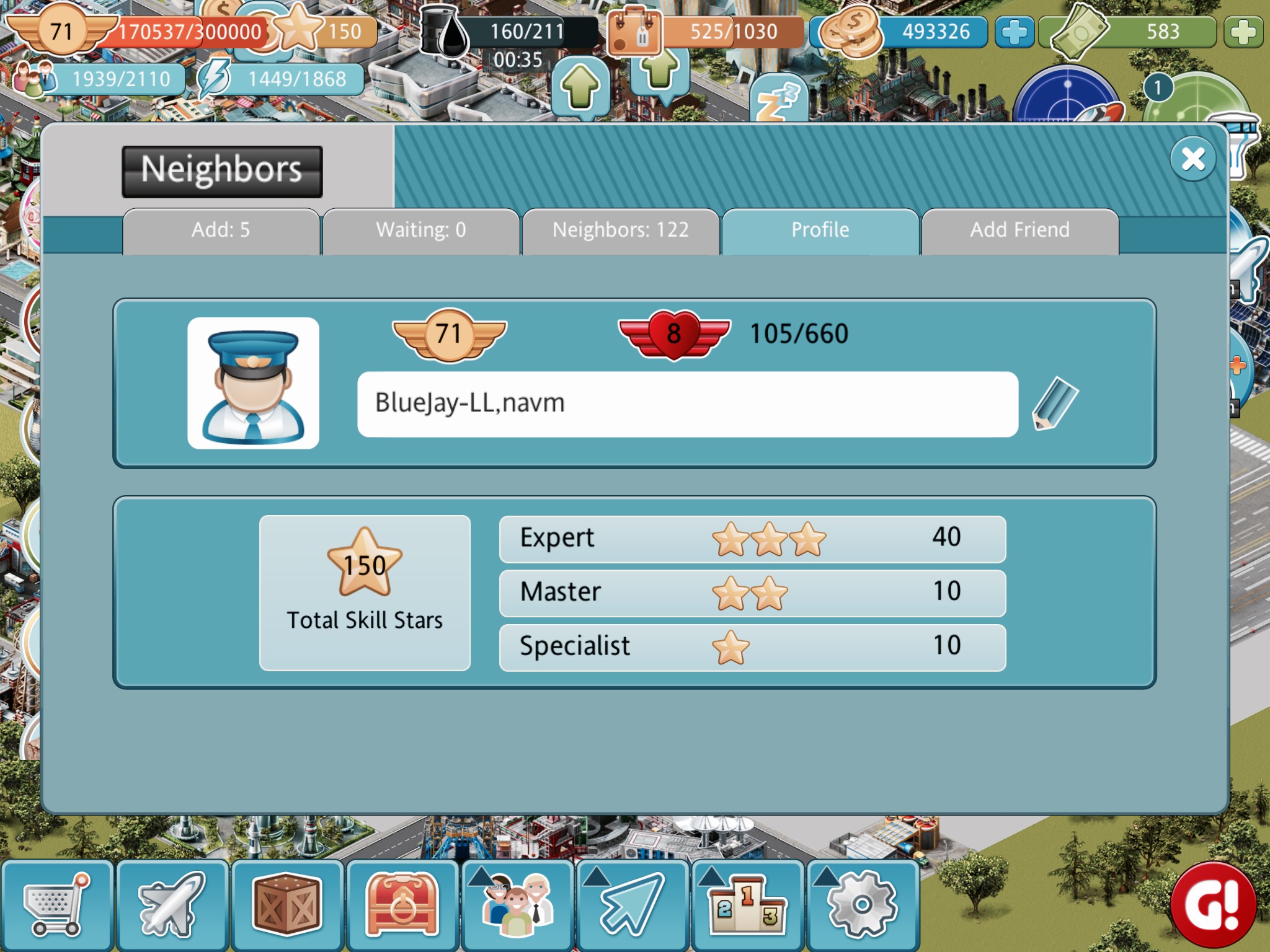Viewport: 1270px width, 952px height.
Task: Open the airplane menu button
Action: pos(172,905)
